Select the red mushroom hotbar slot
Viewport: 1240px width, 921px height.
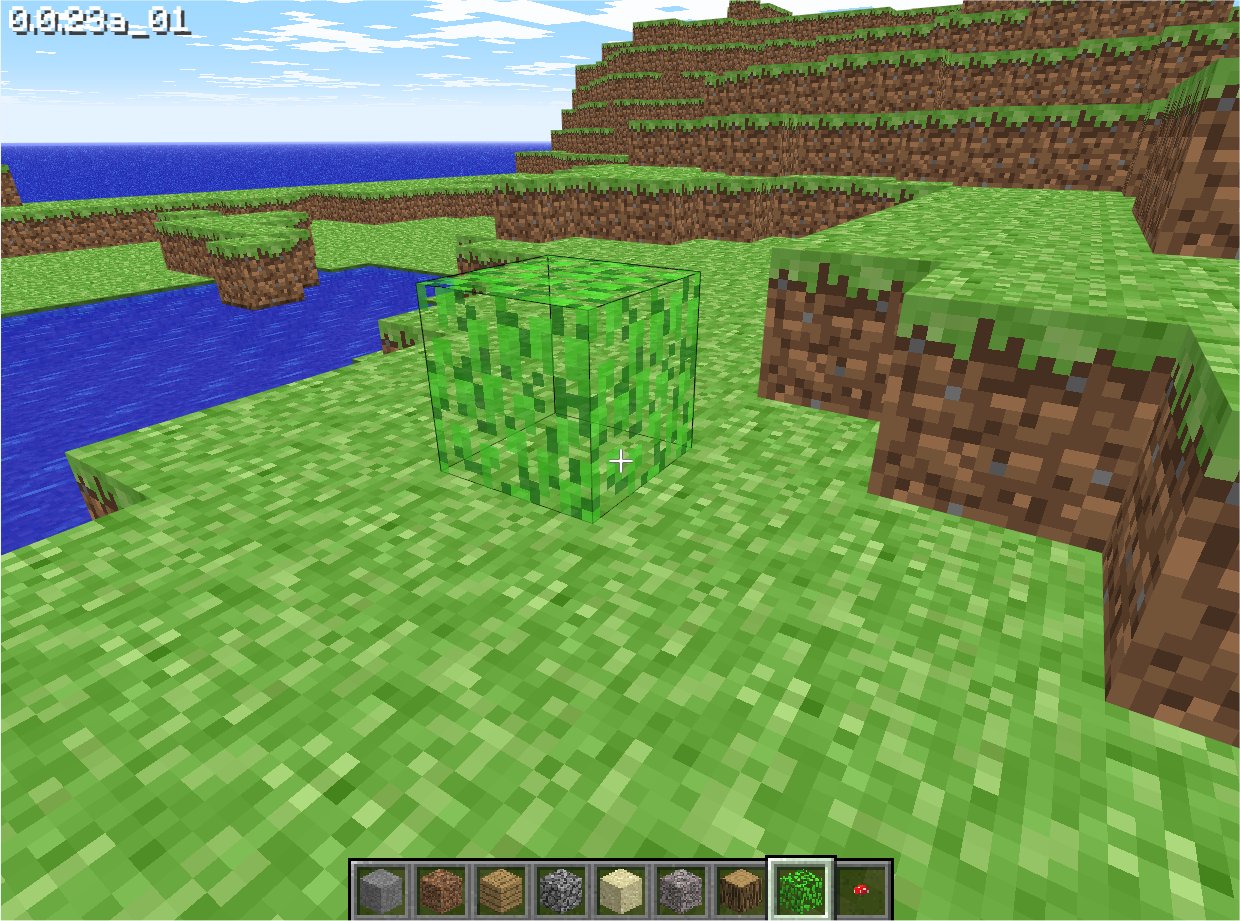(861, 888)
